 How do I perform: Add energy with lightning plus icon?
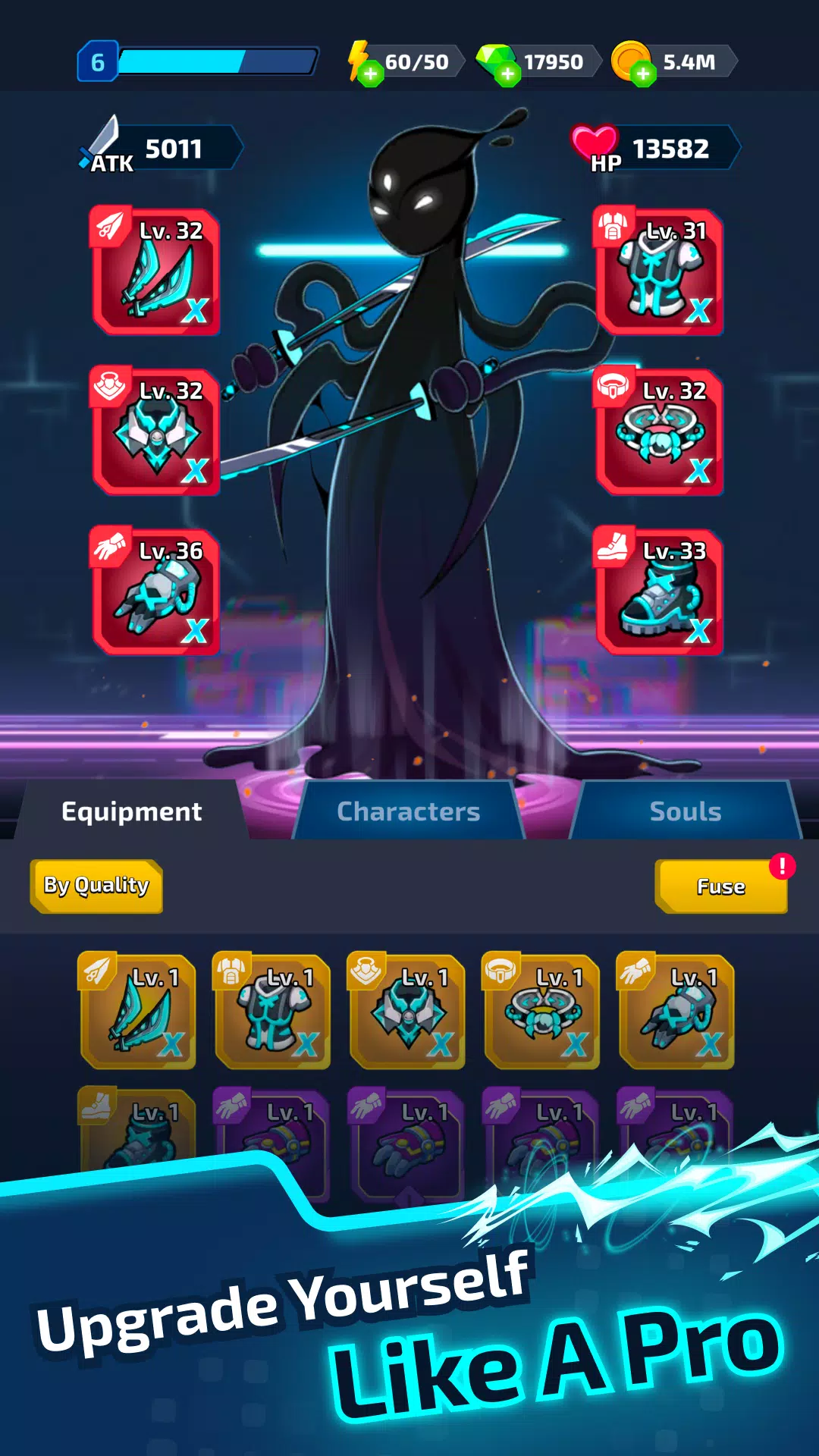pyautogui.click(x=370, y=74)
